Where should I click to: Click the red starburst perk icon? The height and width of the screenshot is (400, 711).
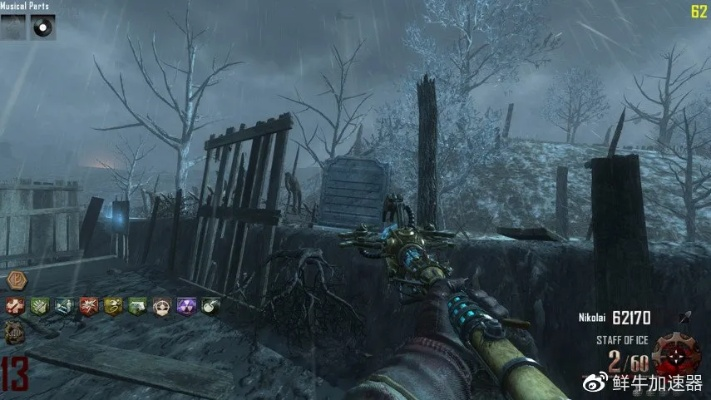click(87, 306)
